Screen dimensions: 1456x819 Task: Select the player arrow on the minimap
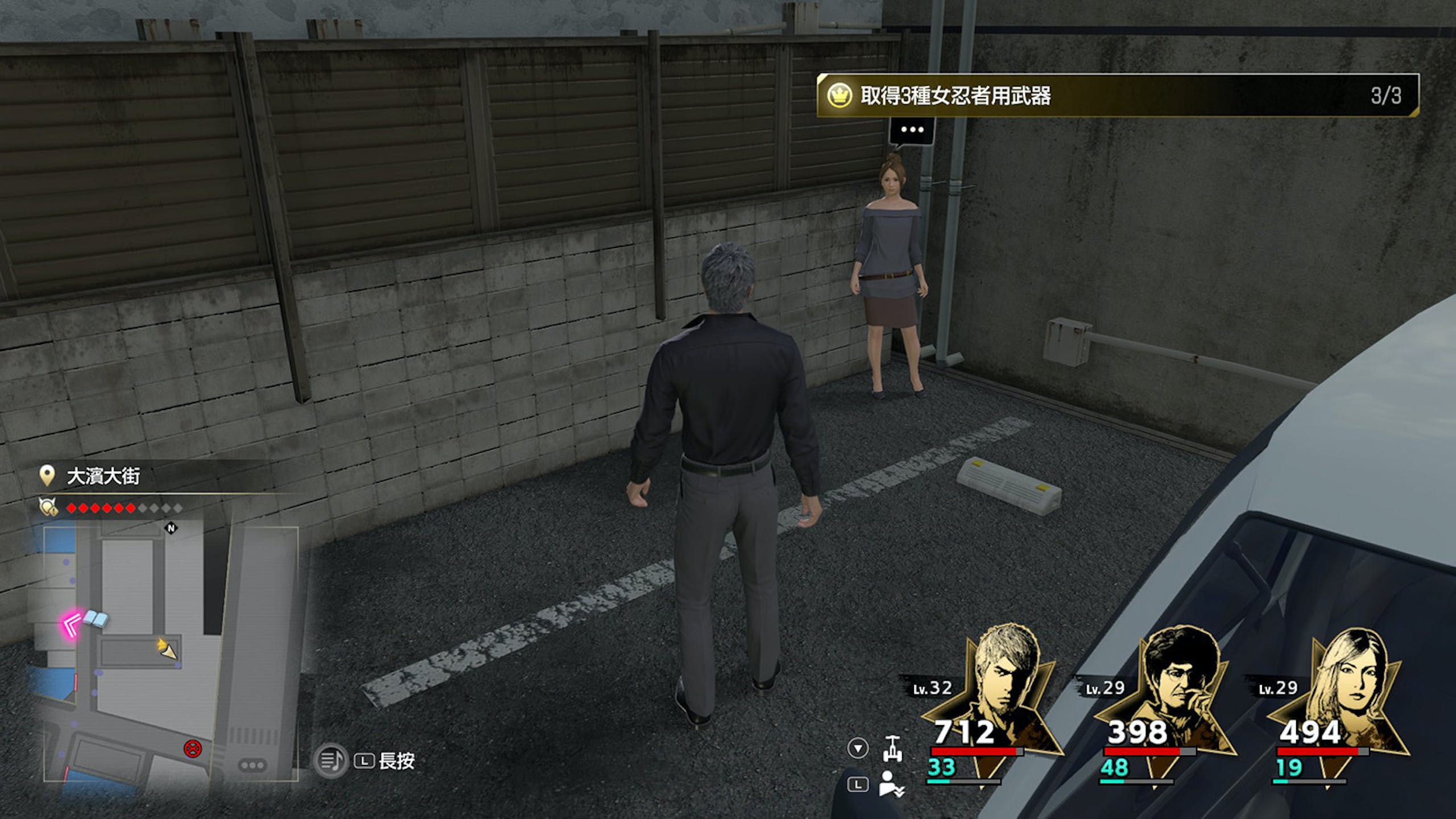pyautogui.click(x=167, y=650)
